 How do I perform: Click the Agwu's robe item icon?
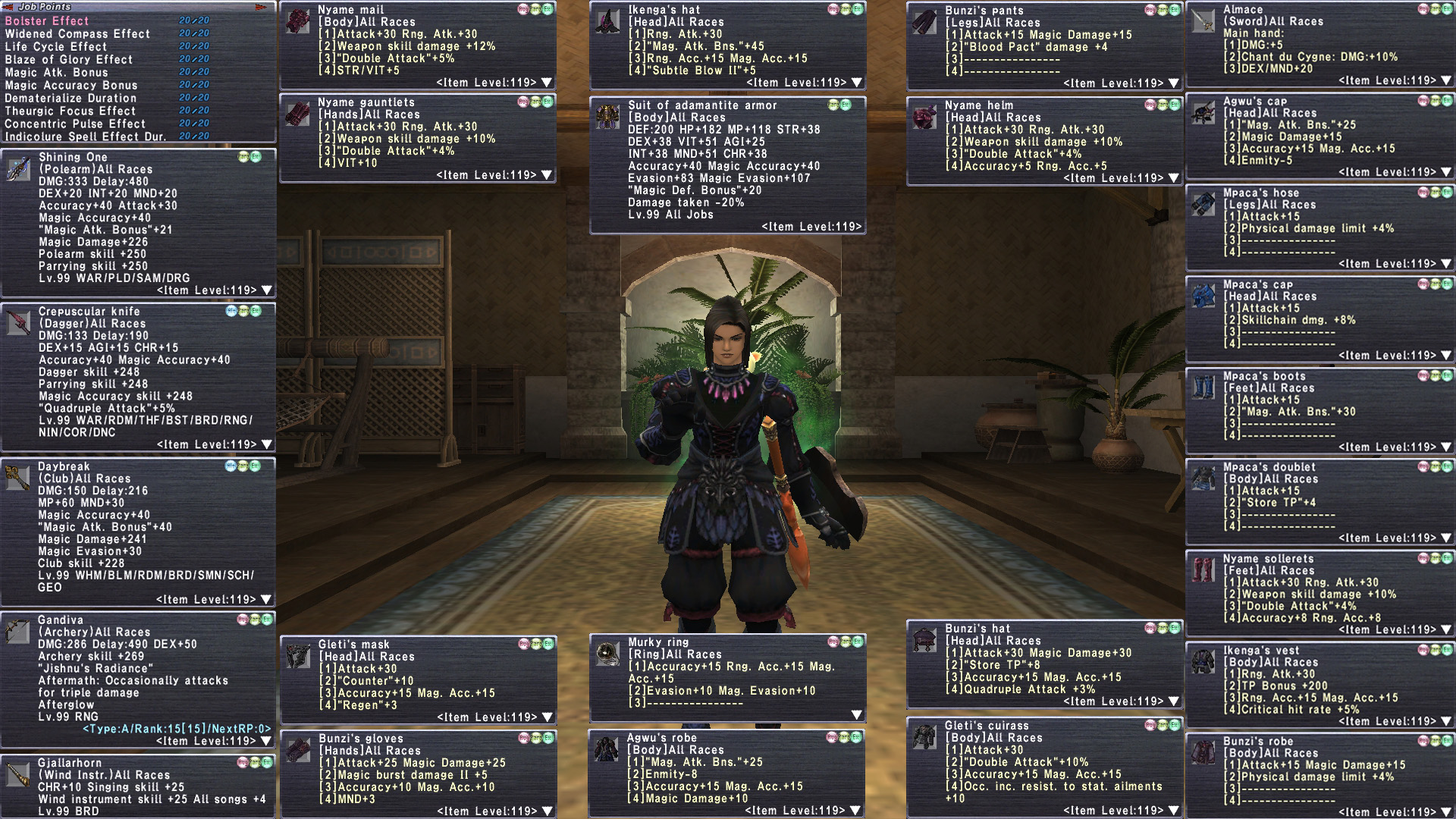[606, 749]
